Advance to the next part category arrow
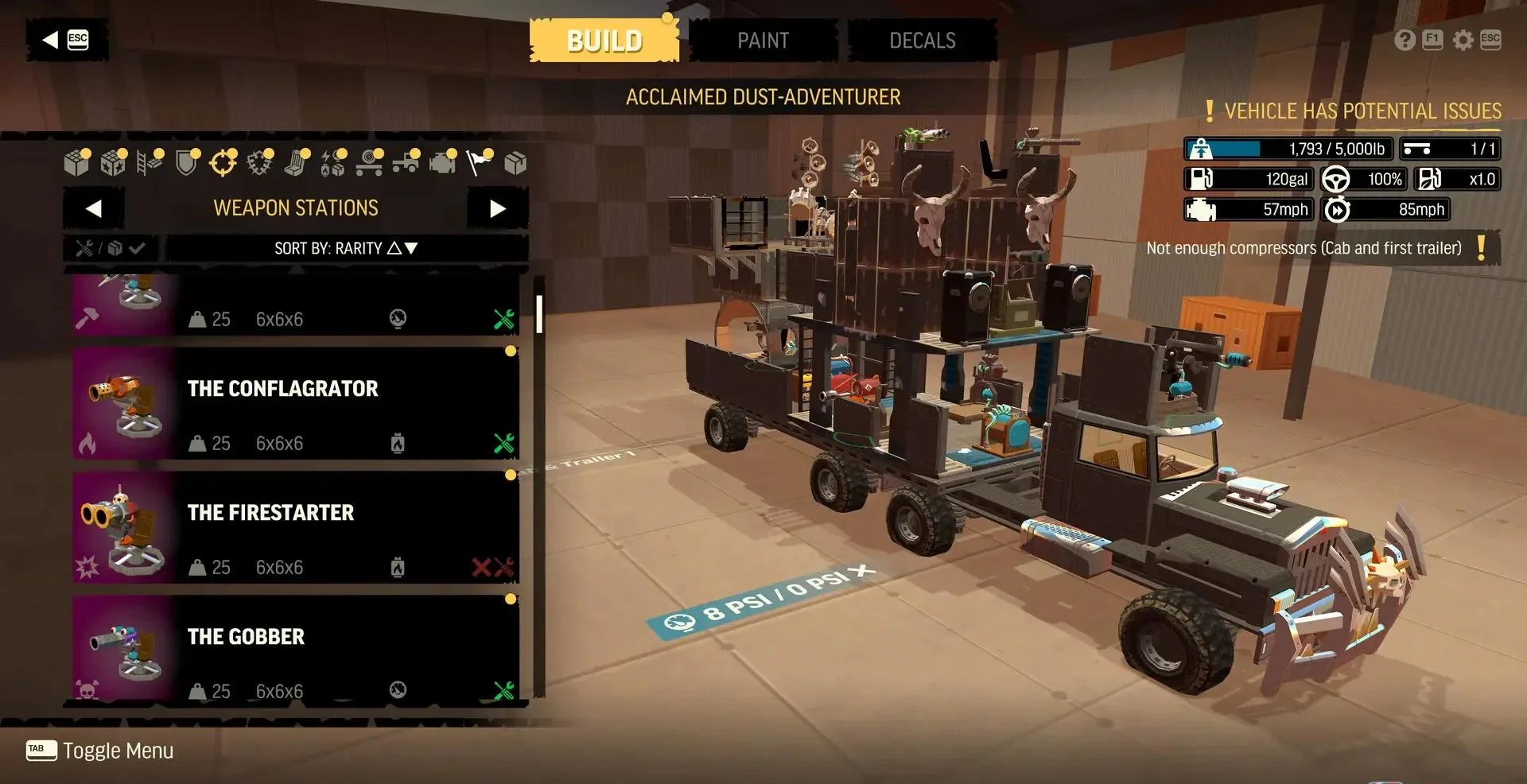 tap(498, 208)
